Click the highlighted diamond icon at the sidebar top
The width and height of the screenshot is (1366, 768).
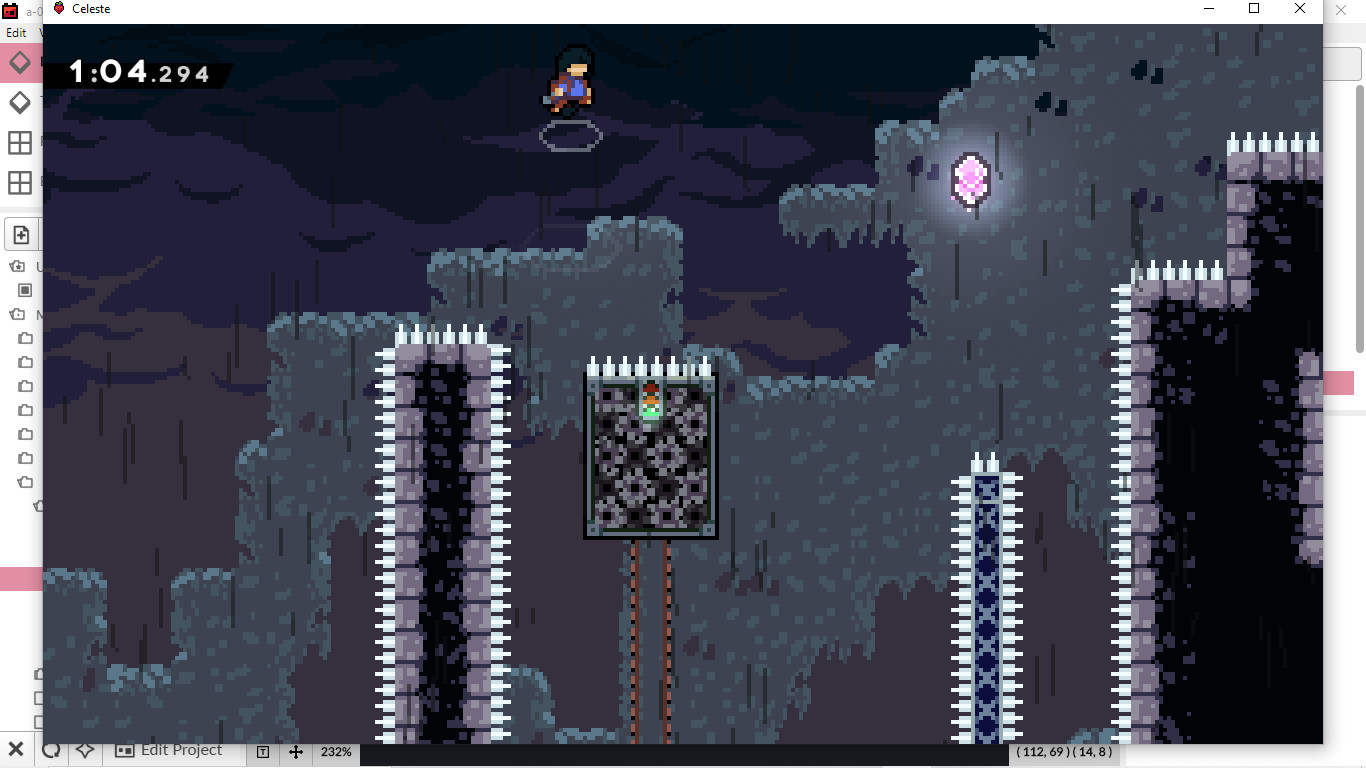coord(19,62)
